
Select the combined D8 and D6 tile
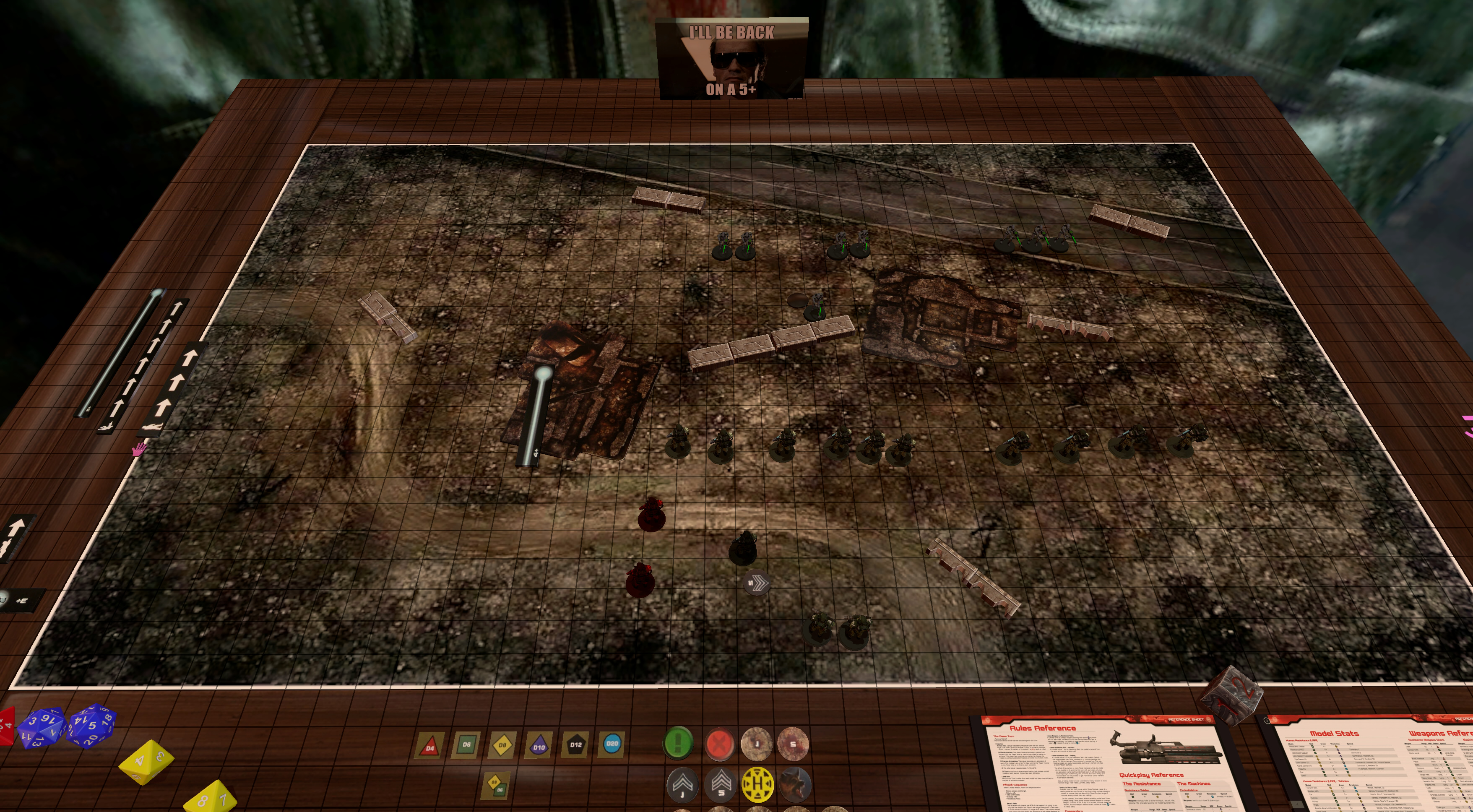click(496, 786)
